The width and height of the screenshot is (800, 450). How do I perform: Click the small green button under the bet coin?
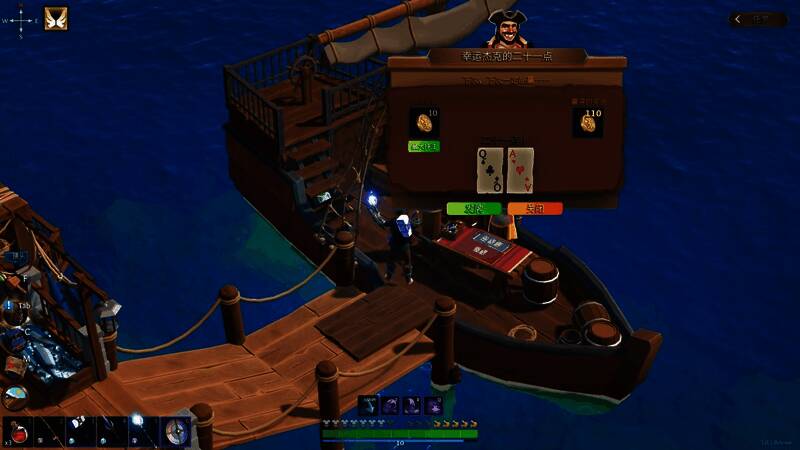[424, 146]
